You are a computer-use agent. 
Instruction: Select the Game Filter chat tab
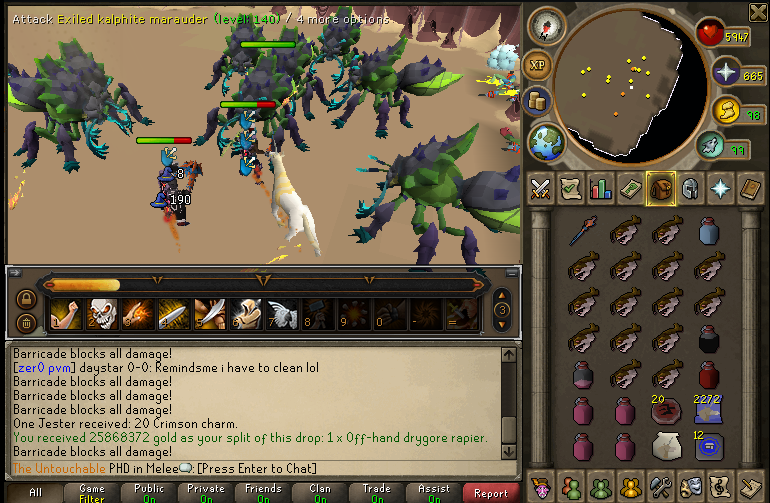[91, 492]
